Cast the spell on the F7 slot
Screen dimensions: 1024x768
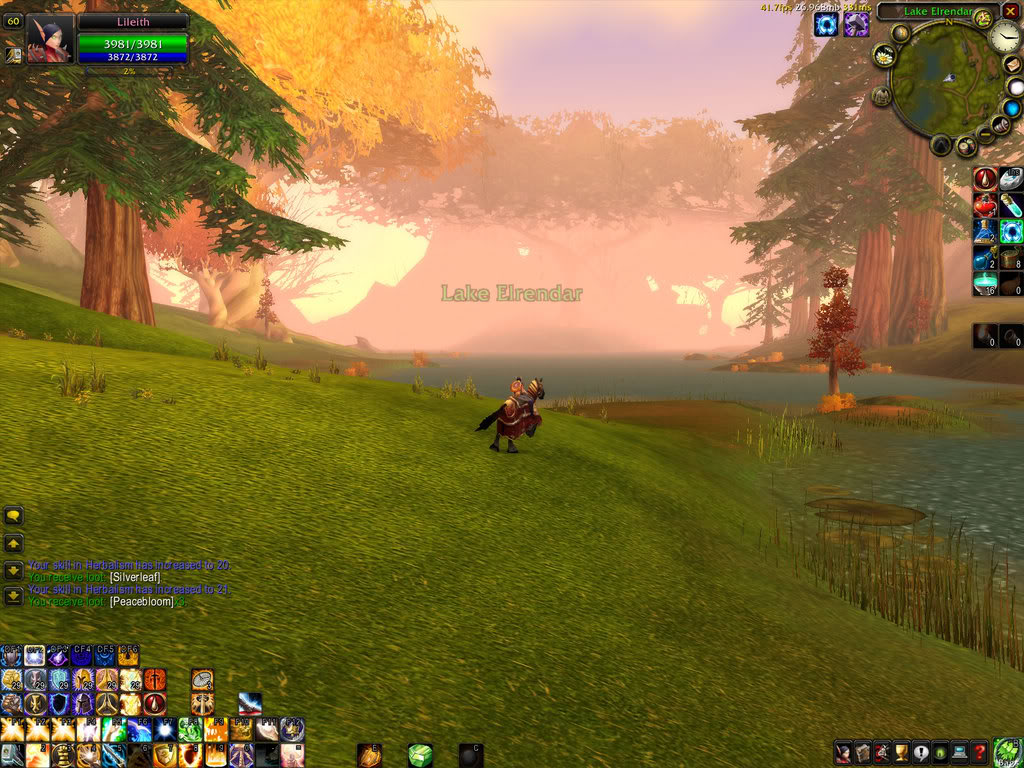point(164,729)
